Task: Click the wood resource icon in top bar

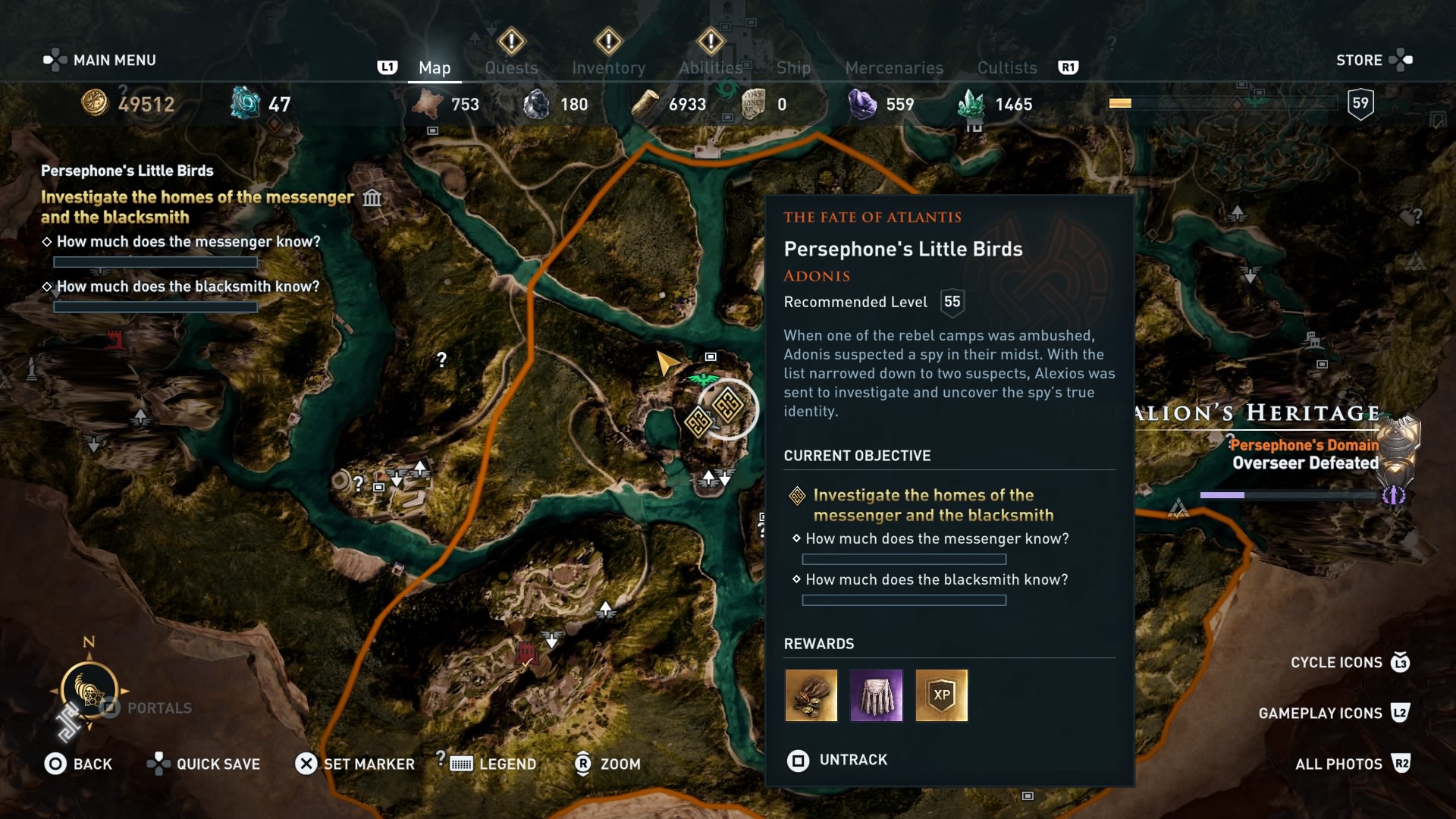Action: click(x=645, y=103)
